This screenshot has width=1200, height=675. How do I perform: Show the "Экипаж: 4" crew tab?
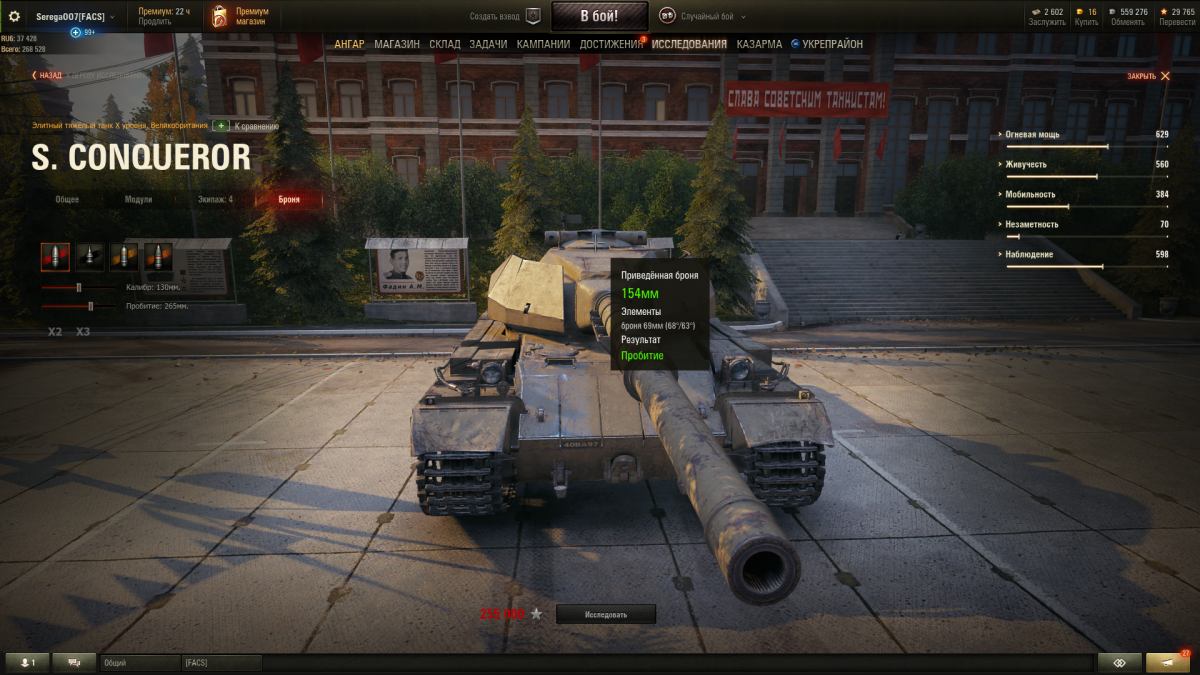(x=216, y=200)
